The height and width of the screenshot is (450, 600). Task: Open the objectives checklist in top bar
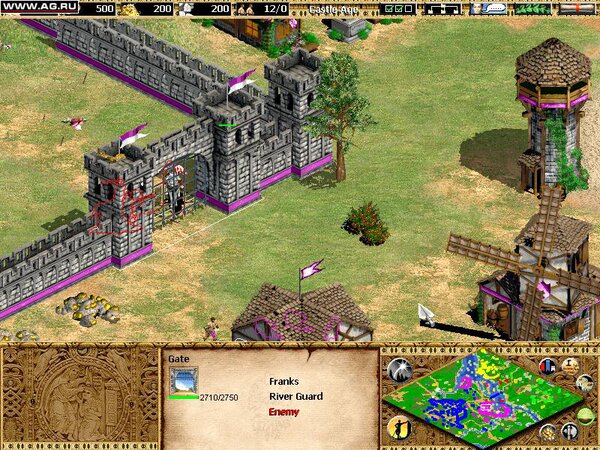pyautogui.click(x=397, y=8)
